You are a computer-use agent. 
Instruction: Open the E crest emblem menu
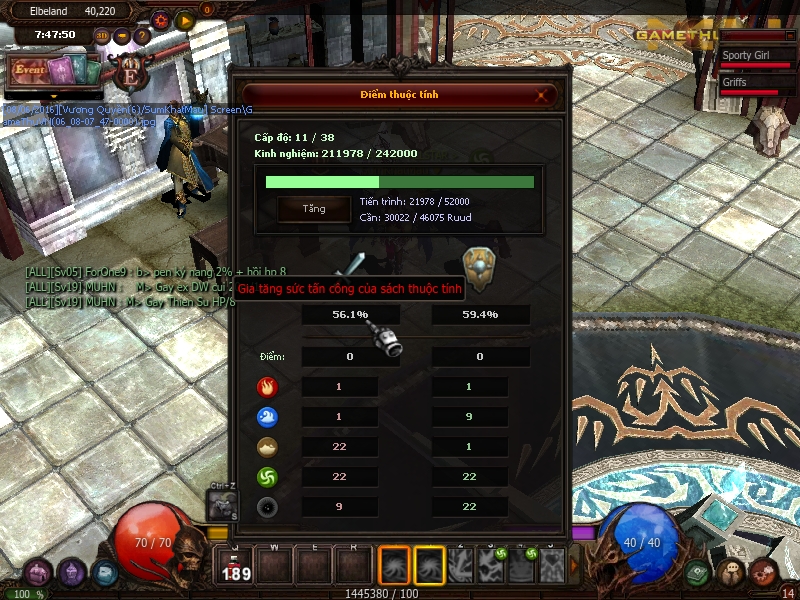pos(129,71)
